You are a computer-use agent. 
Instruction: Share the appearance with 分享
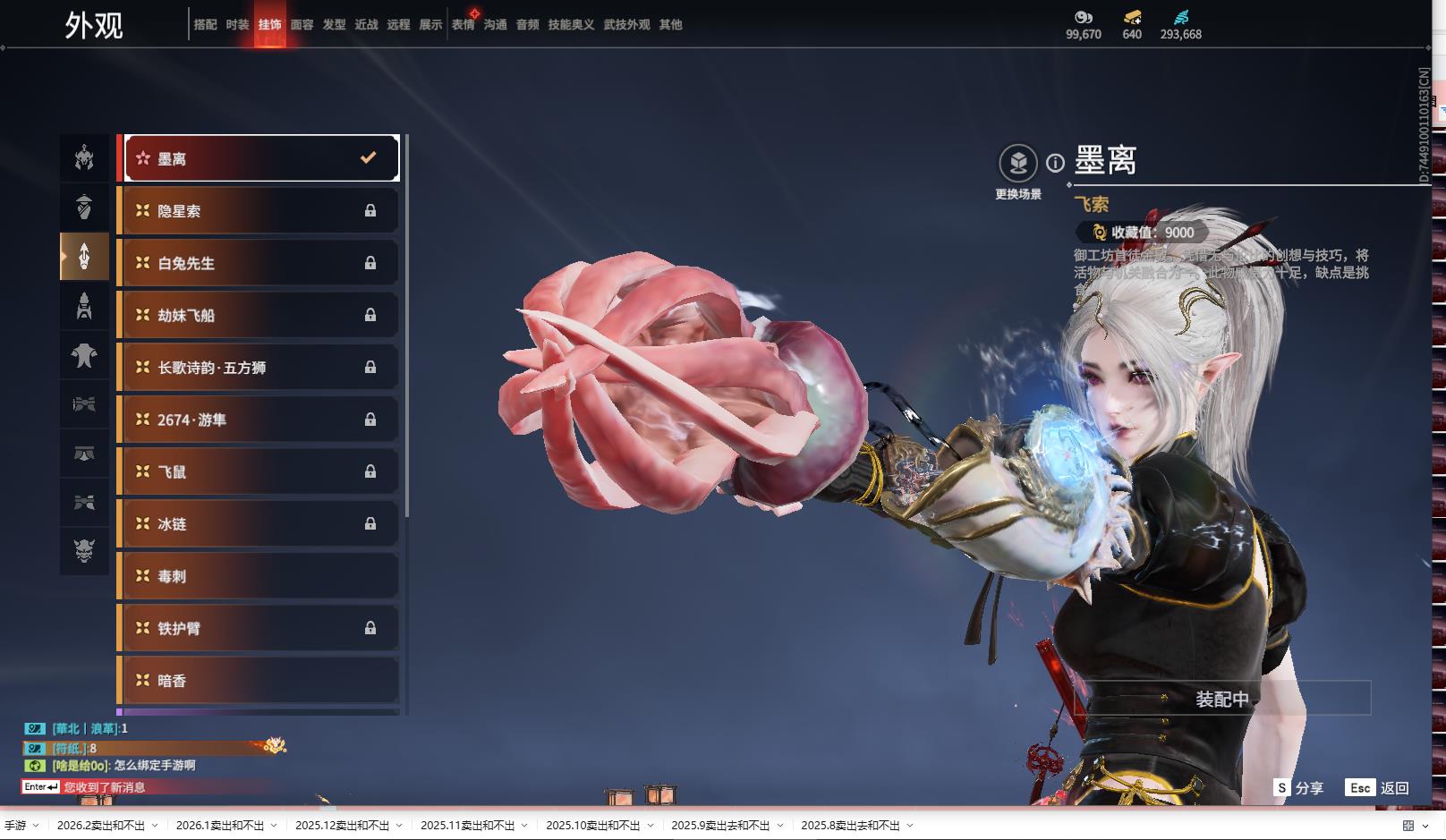tap(1298, 788)
